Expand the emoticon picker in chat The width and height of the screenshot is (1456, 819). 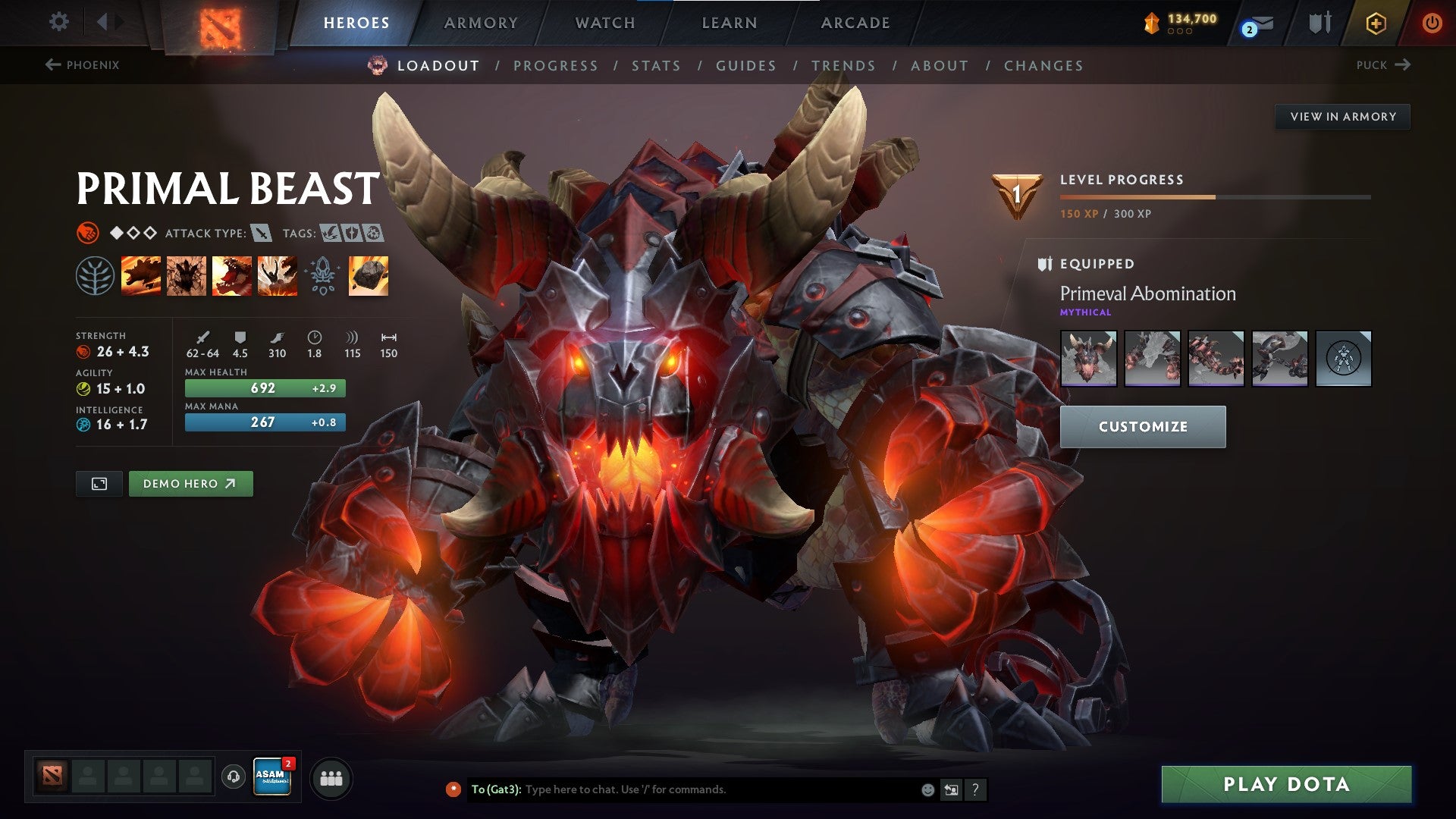pos(927,789)
